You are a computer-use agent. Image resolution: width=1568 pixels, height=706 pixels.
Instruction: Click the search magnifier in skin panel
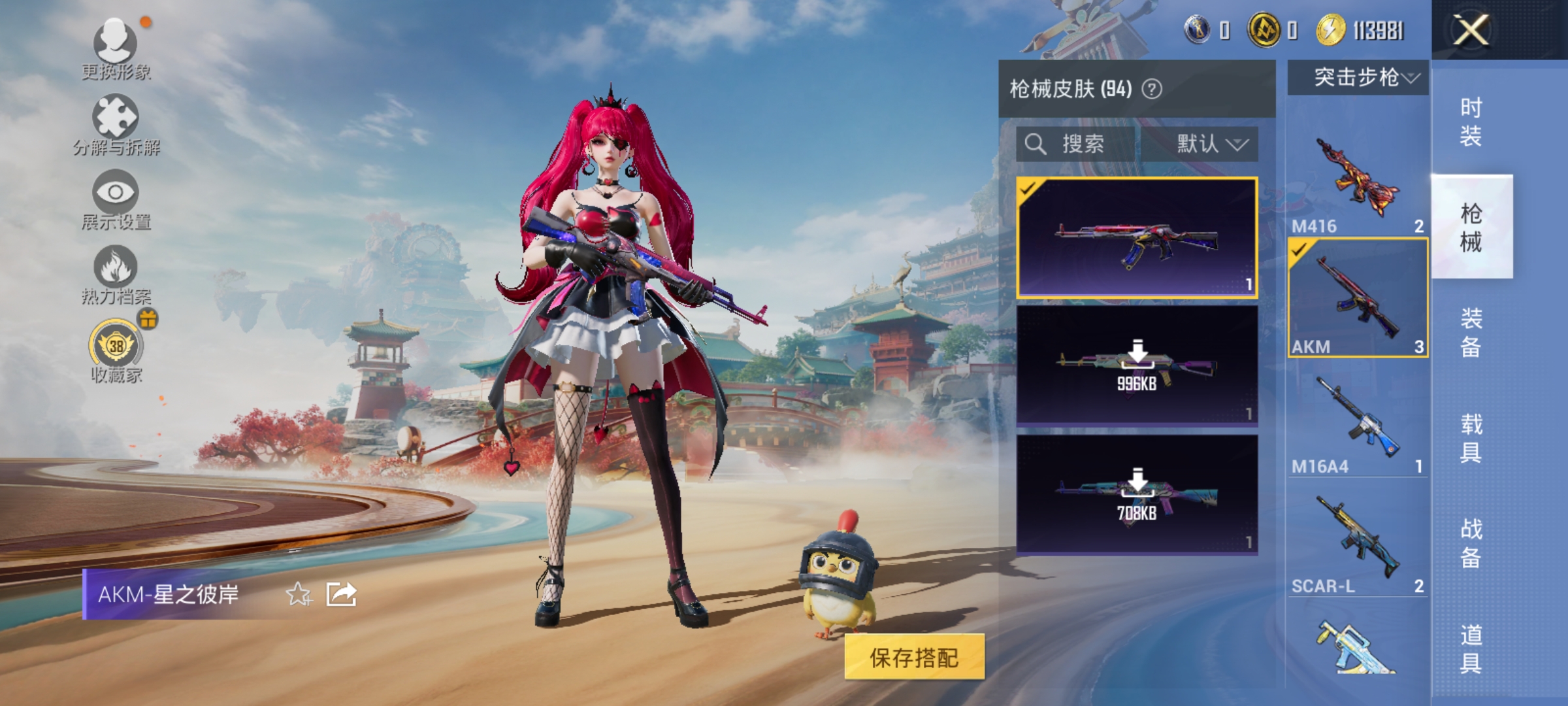[x=1036, y=143]
